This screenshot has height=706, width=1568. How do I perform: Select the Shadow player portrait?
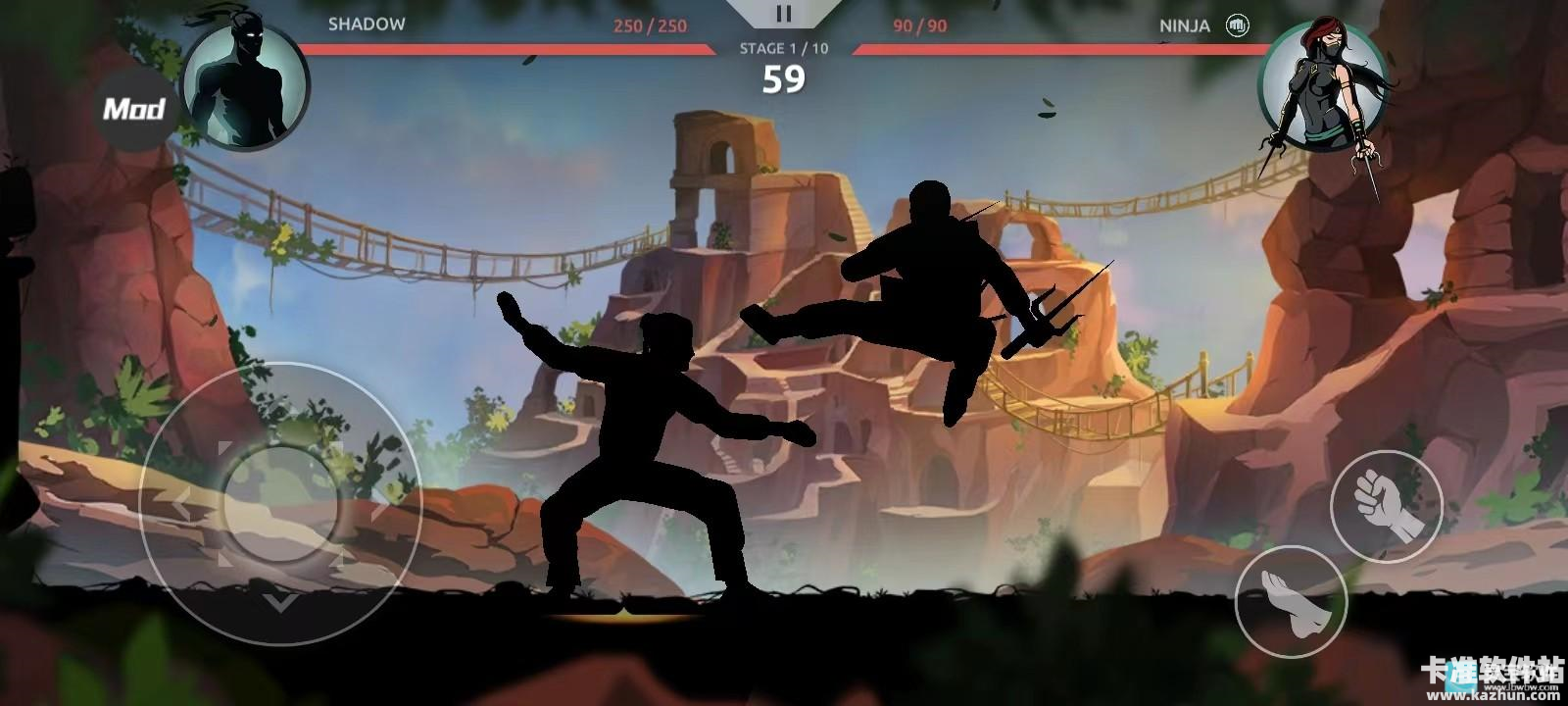245,86
